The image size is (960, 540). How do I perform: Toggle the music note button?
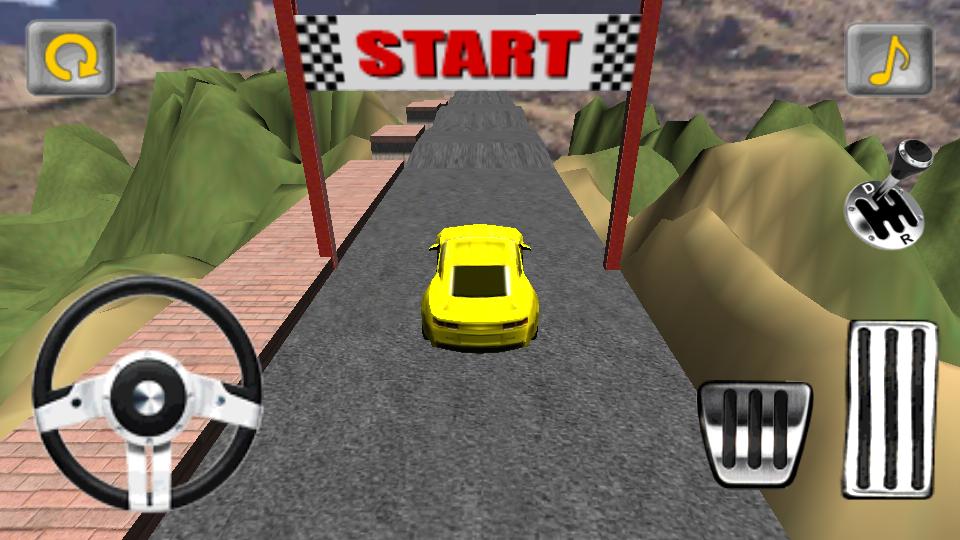click(889, 59)
